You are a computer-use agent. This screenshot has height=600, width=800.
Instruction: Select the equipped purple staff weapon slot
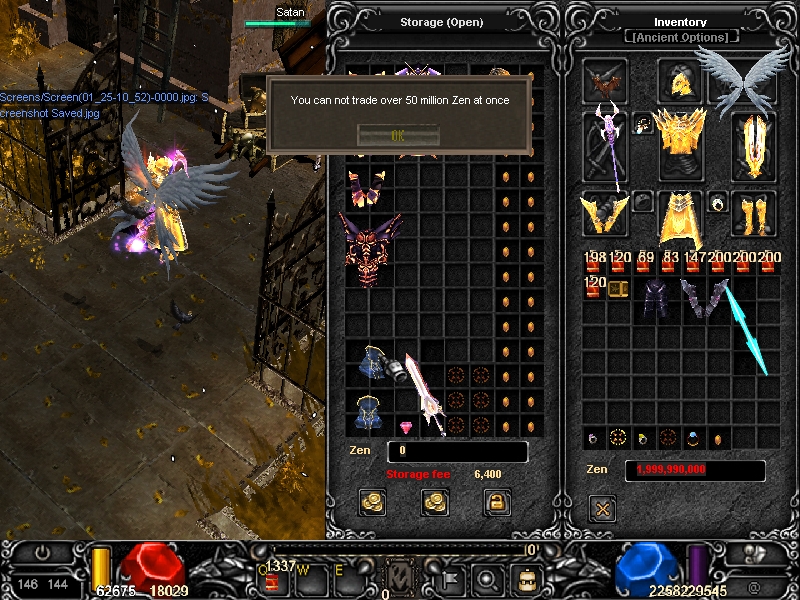click(x=606, y=146)
